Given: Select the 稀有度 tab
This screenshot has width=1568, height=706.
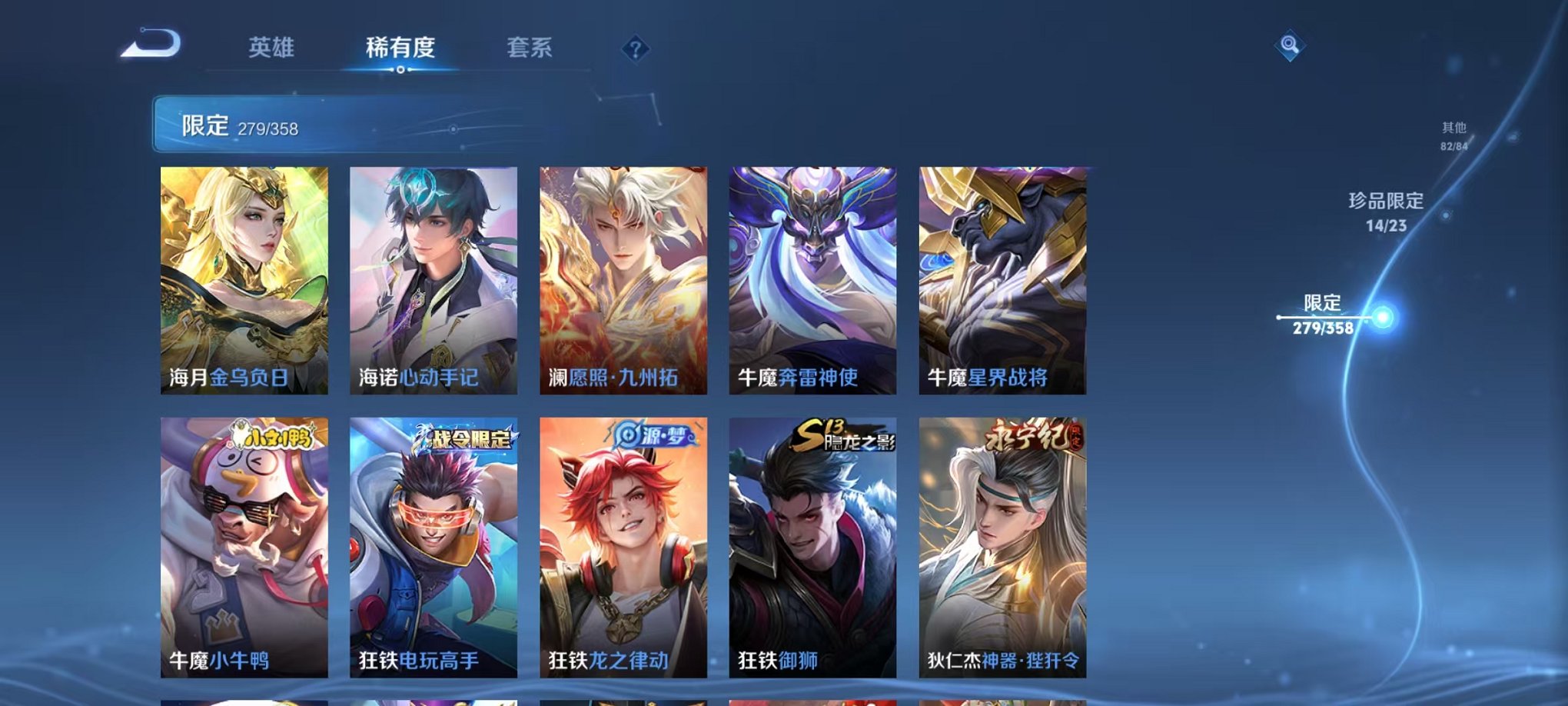Looking at the screenshot, I should (400, 46).
